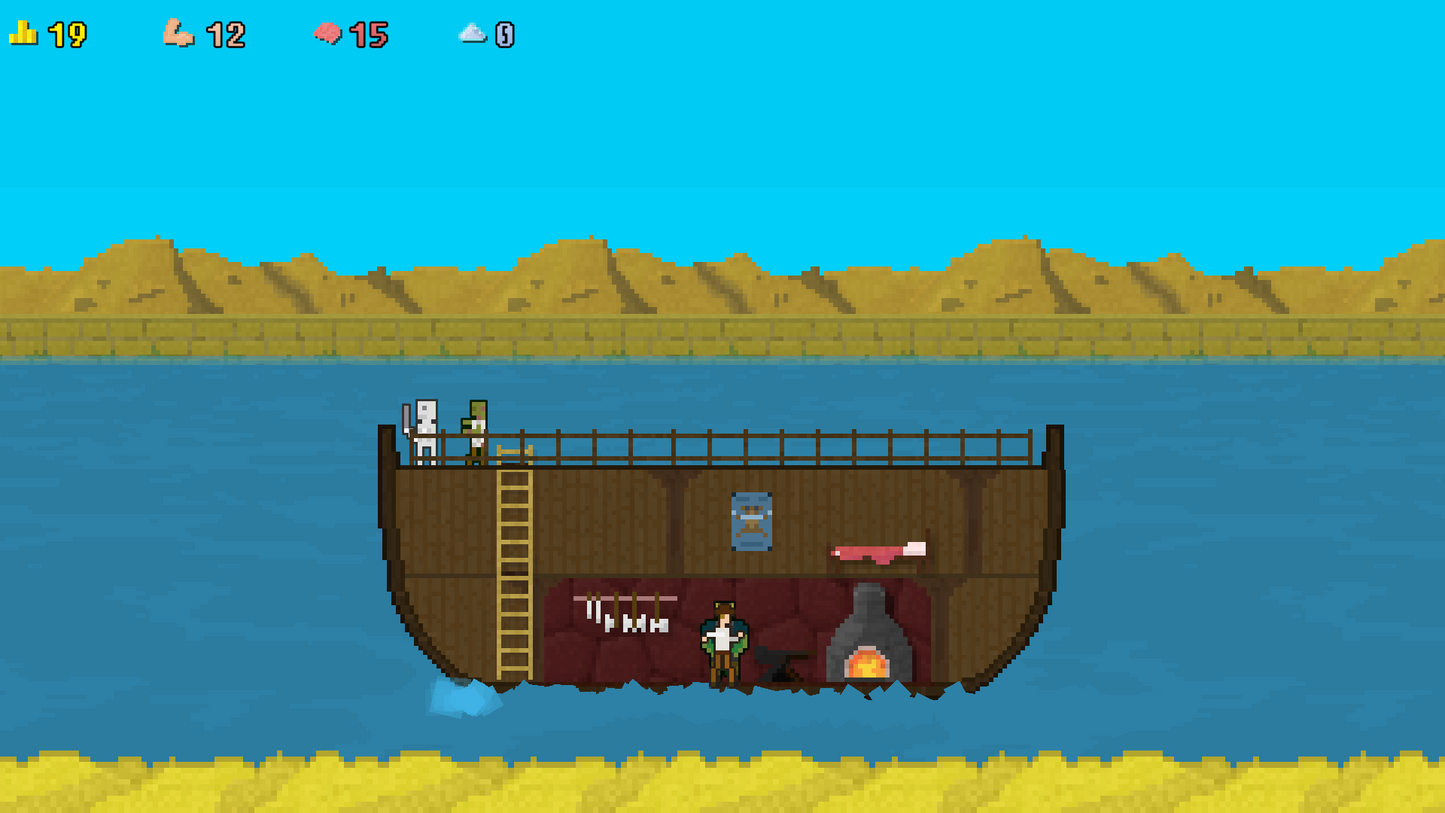This screenshot has height=813, width=1445.
Task: Select the skeleton holding a sword
Action: (425, 430)
